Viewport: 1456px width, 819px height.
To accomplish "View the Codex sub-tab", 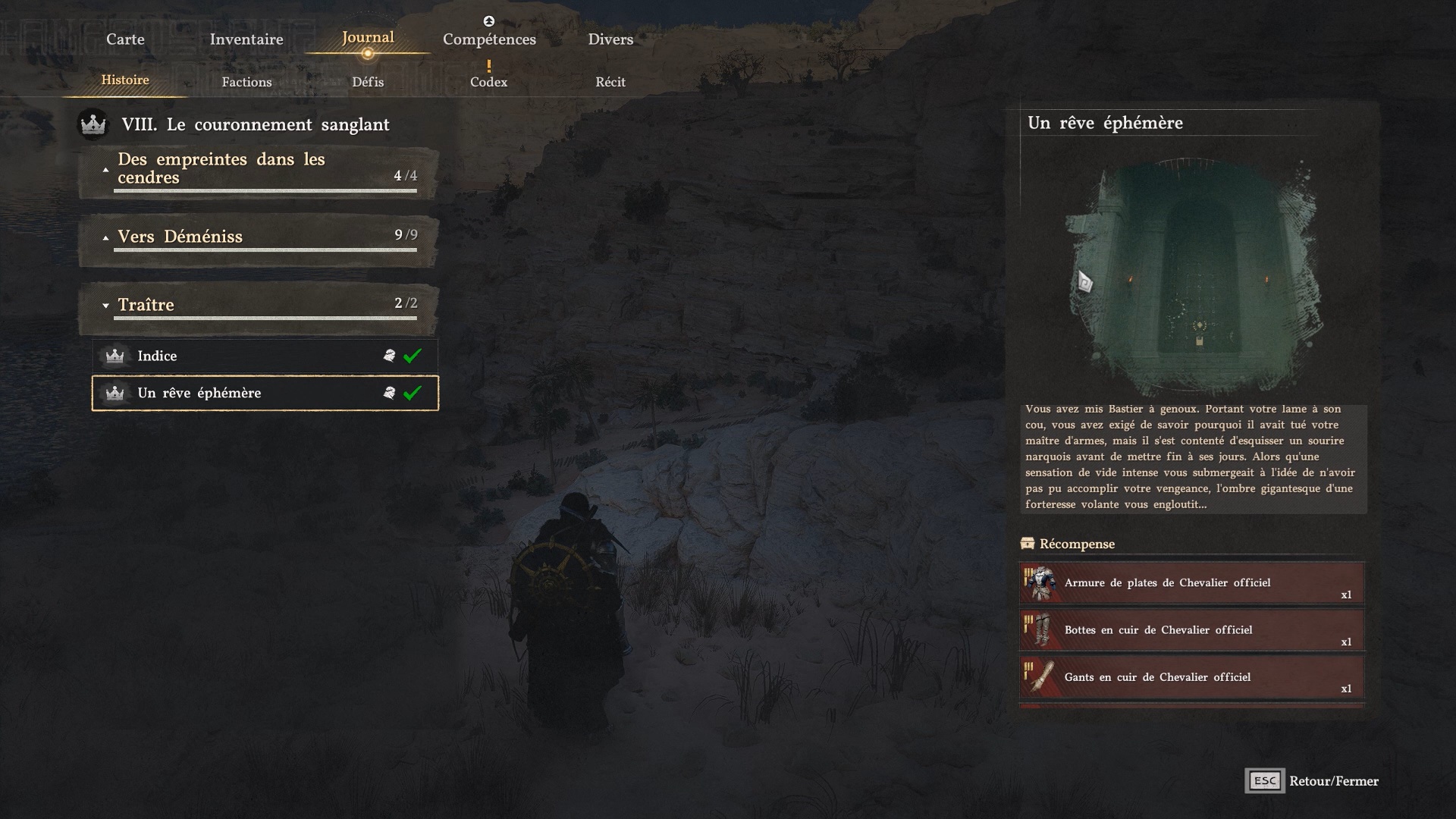I will (x=488, y=82).
